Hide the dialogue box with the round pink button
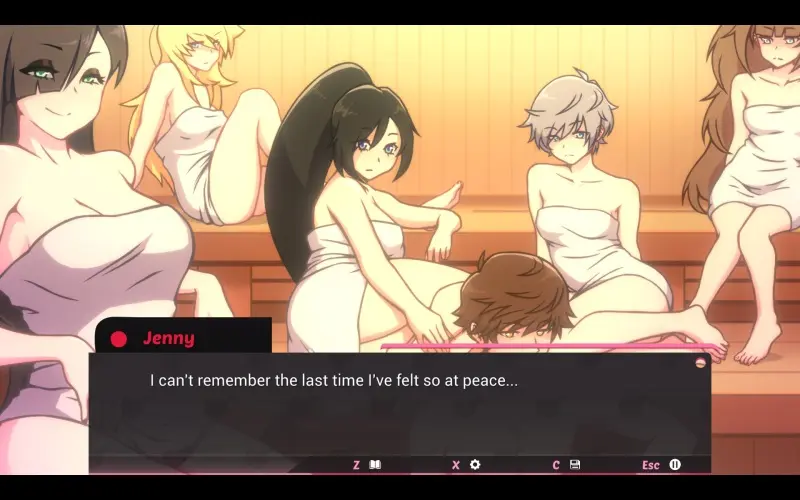Image resolution: width=800 pixels, height=500 pixels. pos(700,361)
